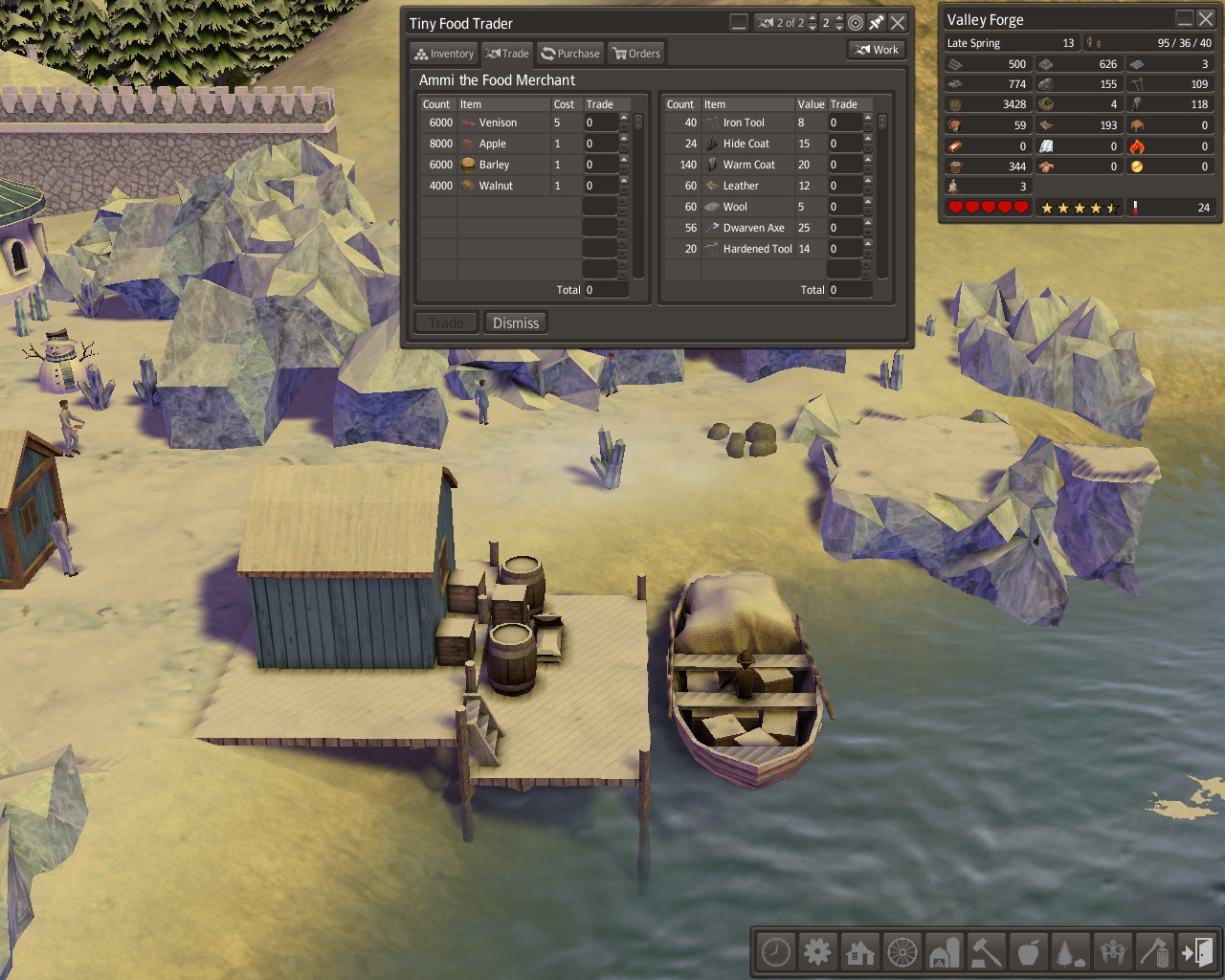Select the Dwarven Axe trade amount field
Image resolution: width=1225 pixels, height=980 pixels.
[x=844, y=228]
